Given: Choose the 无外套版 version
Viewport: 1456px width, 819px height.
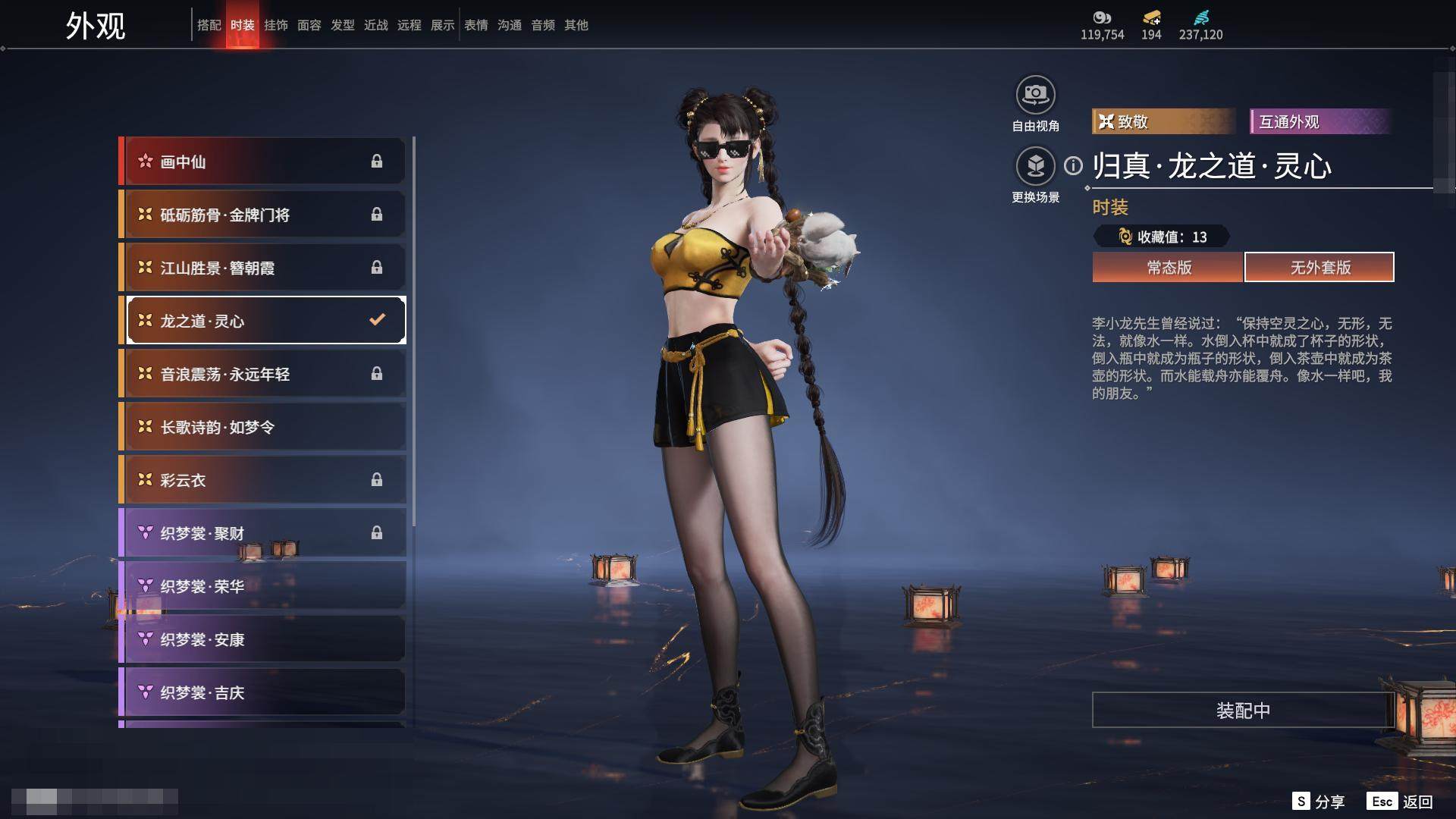Looking at the screenshot, I should (1319, 267).
